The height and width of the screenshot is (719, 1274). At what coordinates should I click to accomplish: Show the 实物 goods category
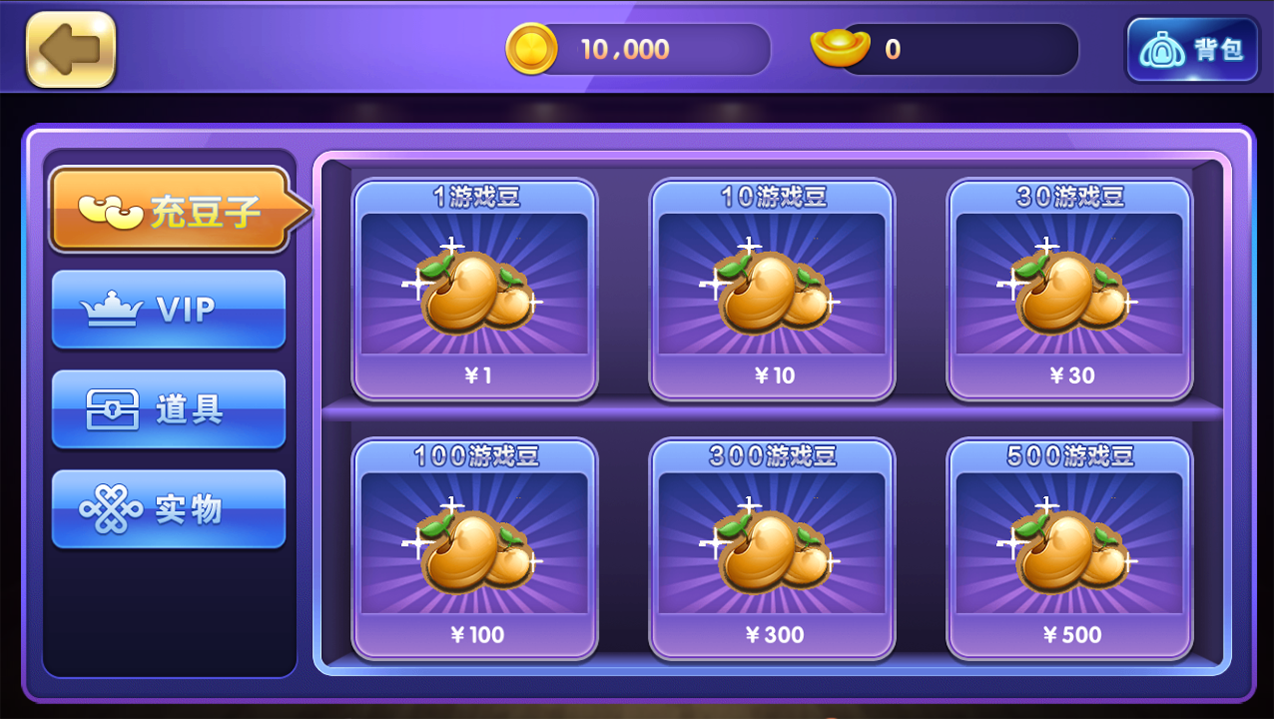(168, 510)
